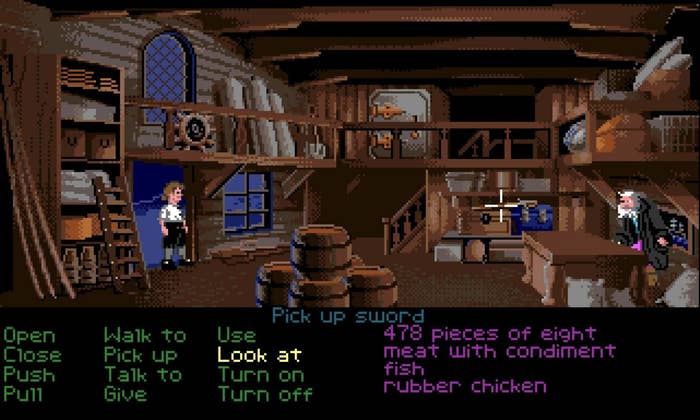Select the fish inventory item
Screen dimensions: 700x420
[x=406, y=368]
